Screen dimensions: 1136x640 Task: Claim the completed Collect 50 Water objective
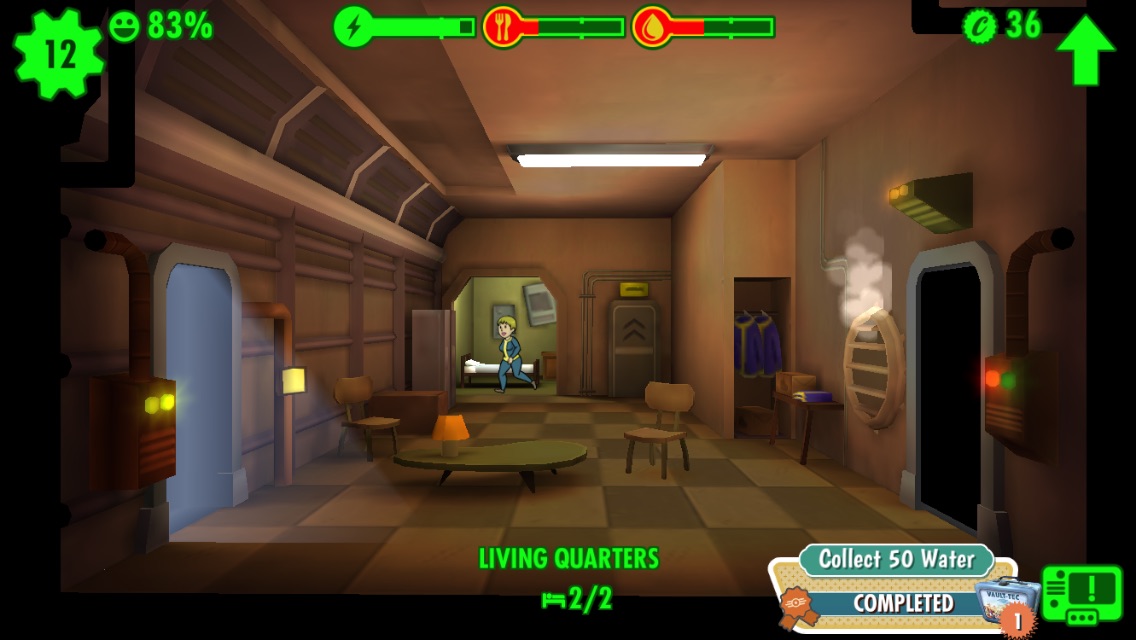coord(890,602)
